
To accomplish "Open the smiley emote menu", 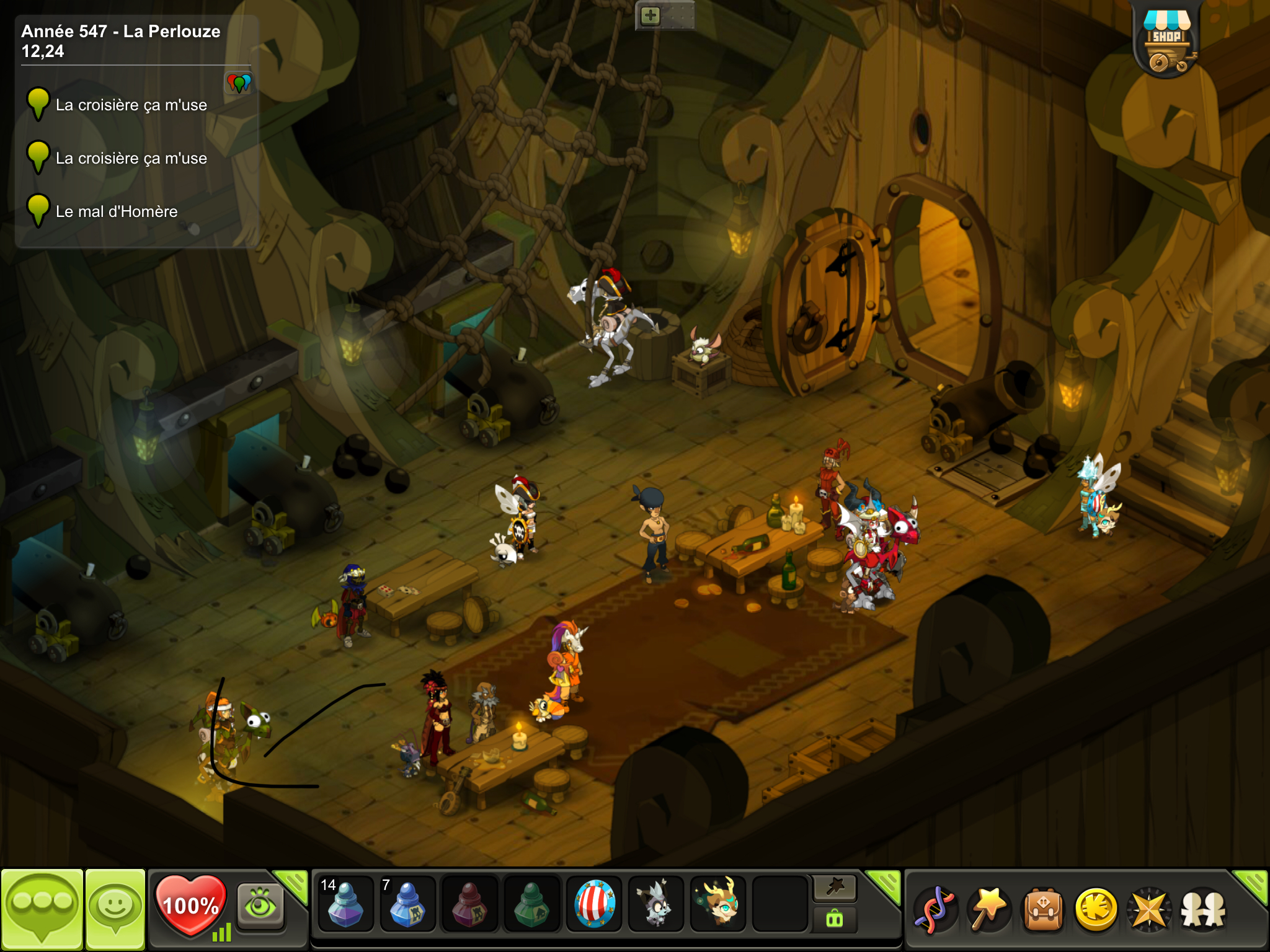I will [115, 909].
